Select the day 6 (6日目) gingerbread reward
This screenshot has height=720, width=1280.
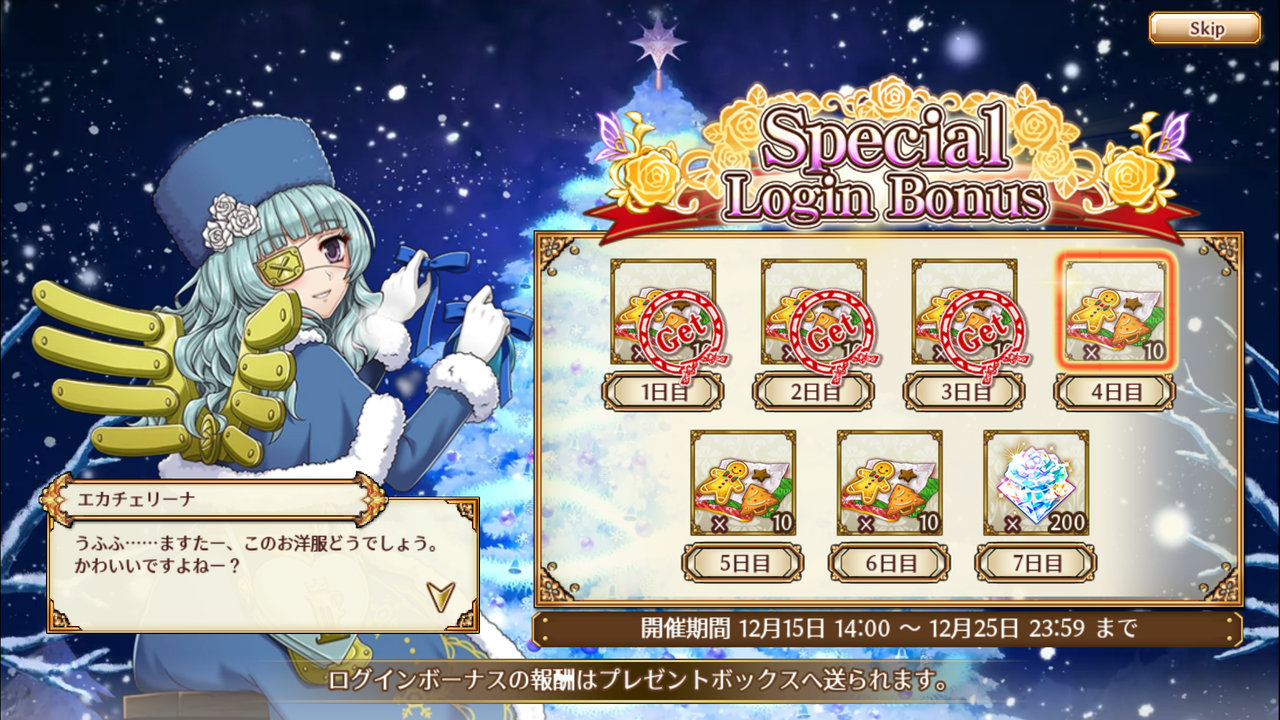[x=889, y=484]
